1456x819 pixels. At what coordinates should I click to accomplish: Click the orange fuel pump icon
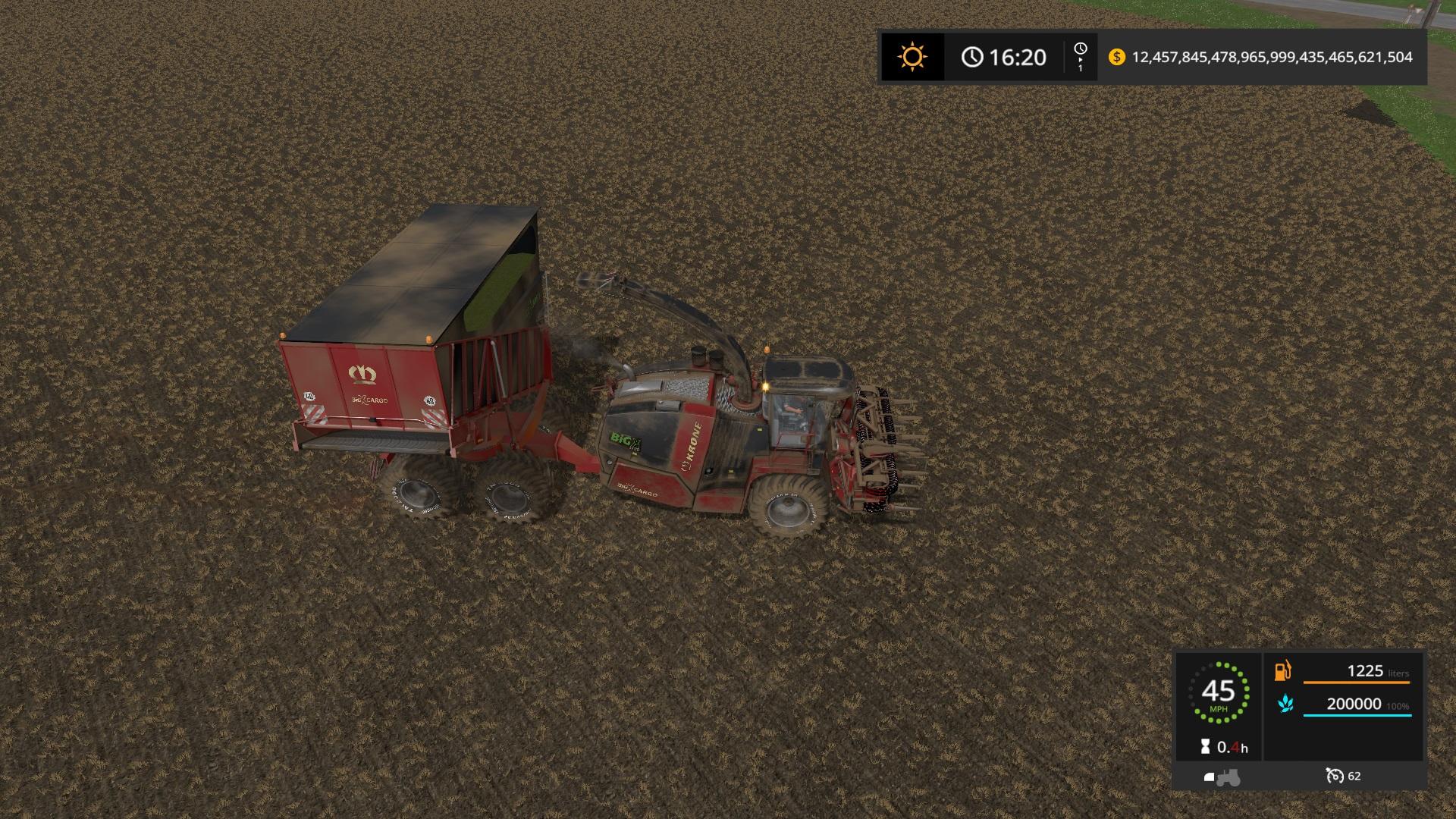1283,671
